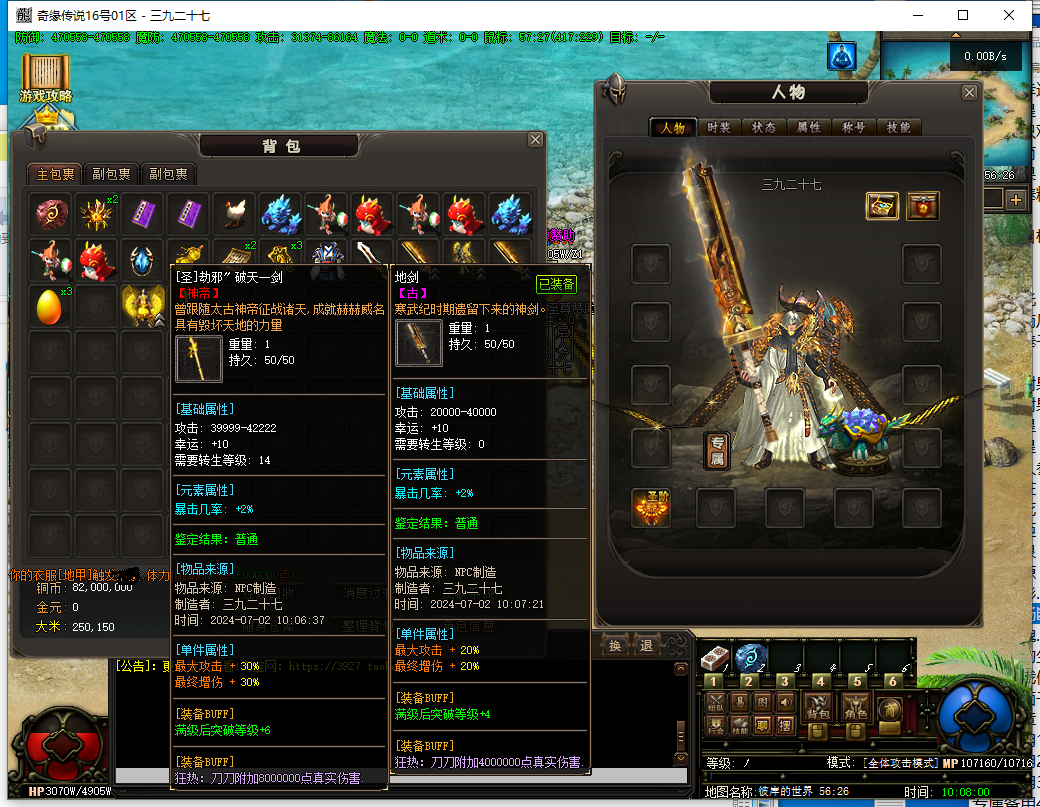Select the white chicken inventory item

tap(233, 213)
